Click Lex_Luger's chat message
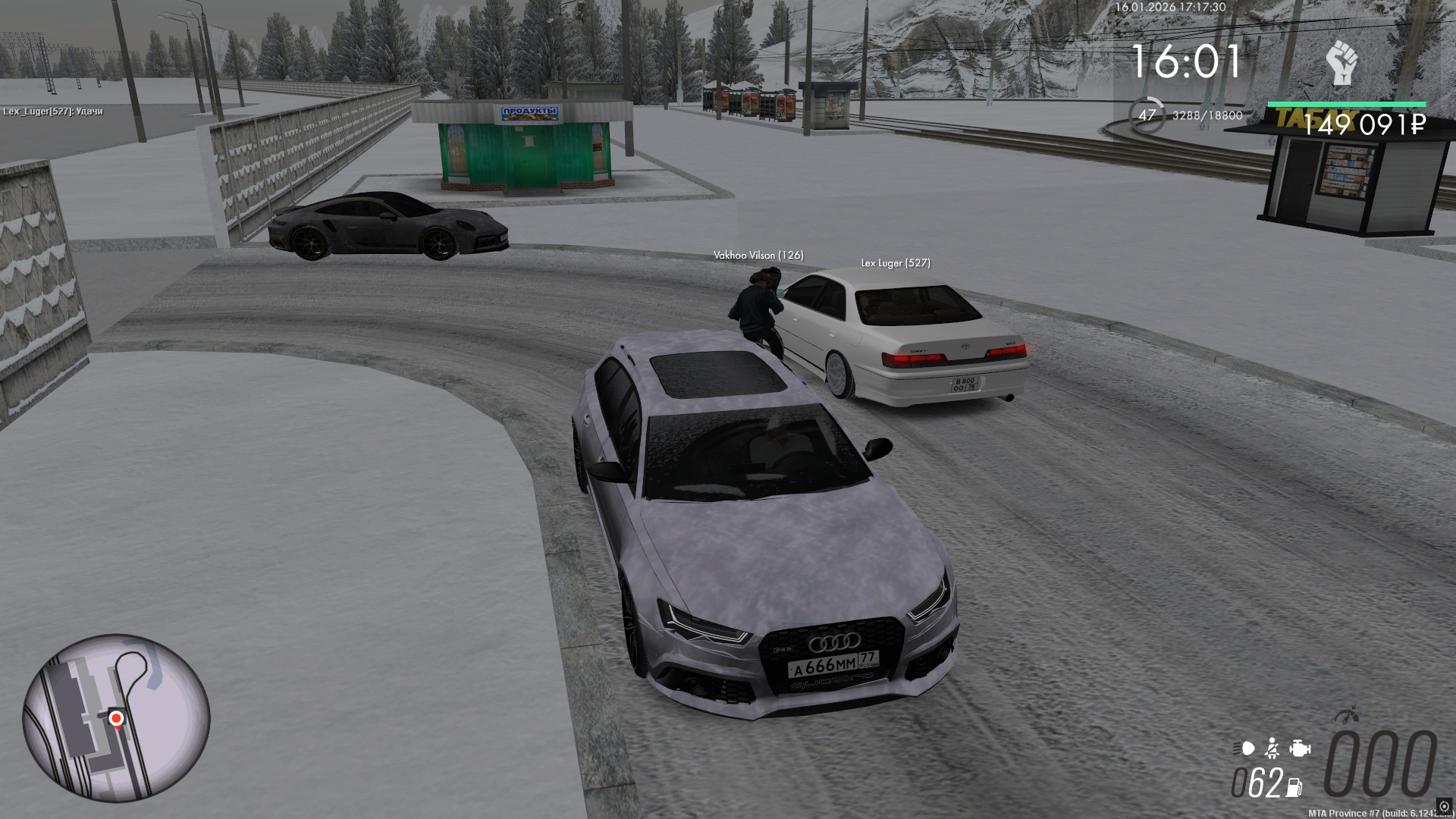Screen dimensions: 1456x819 [x=53, y=111]
